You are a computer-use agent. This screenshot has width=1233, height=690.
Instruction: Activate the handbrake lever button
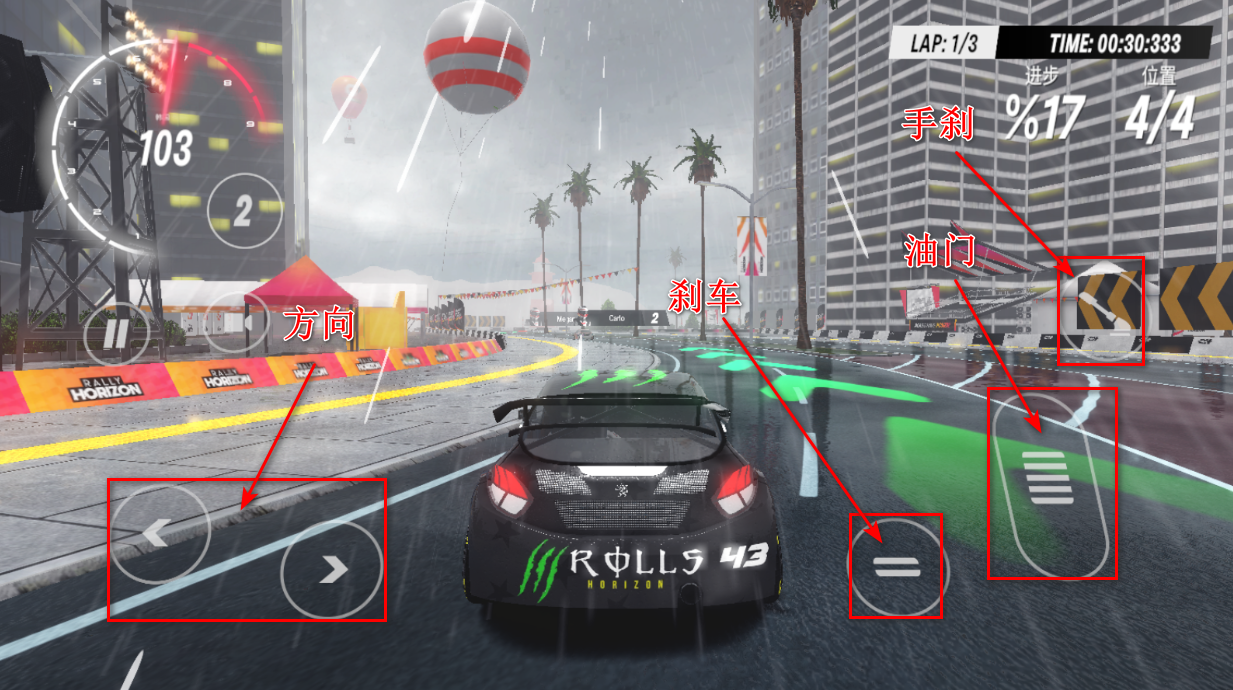coord(1101,311)
